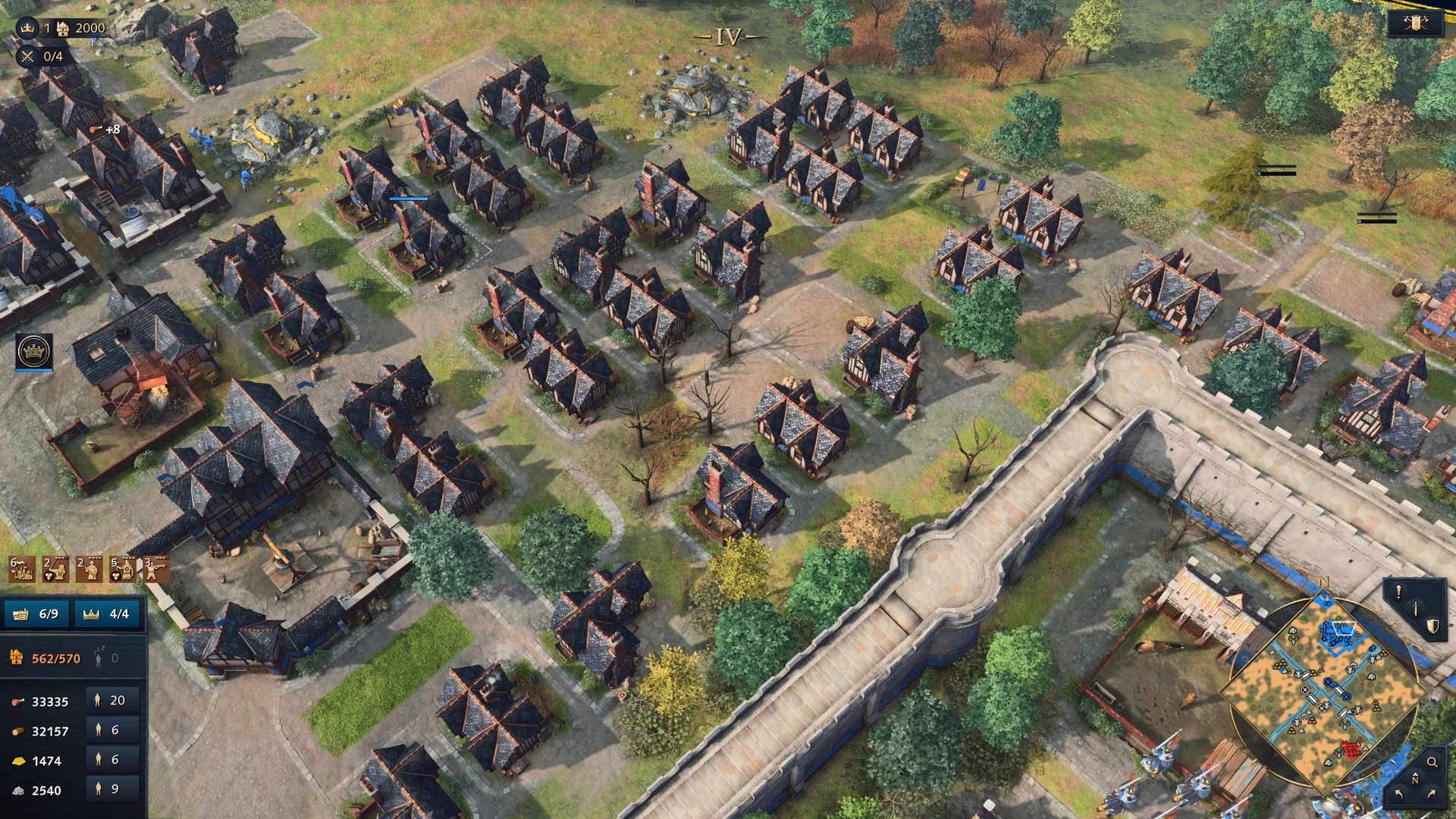
Task: Reset camera to north
Action: [x=1415, y=779]
